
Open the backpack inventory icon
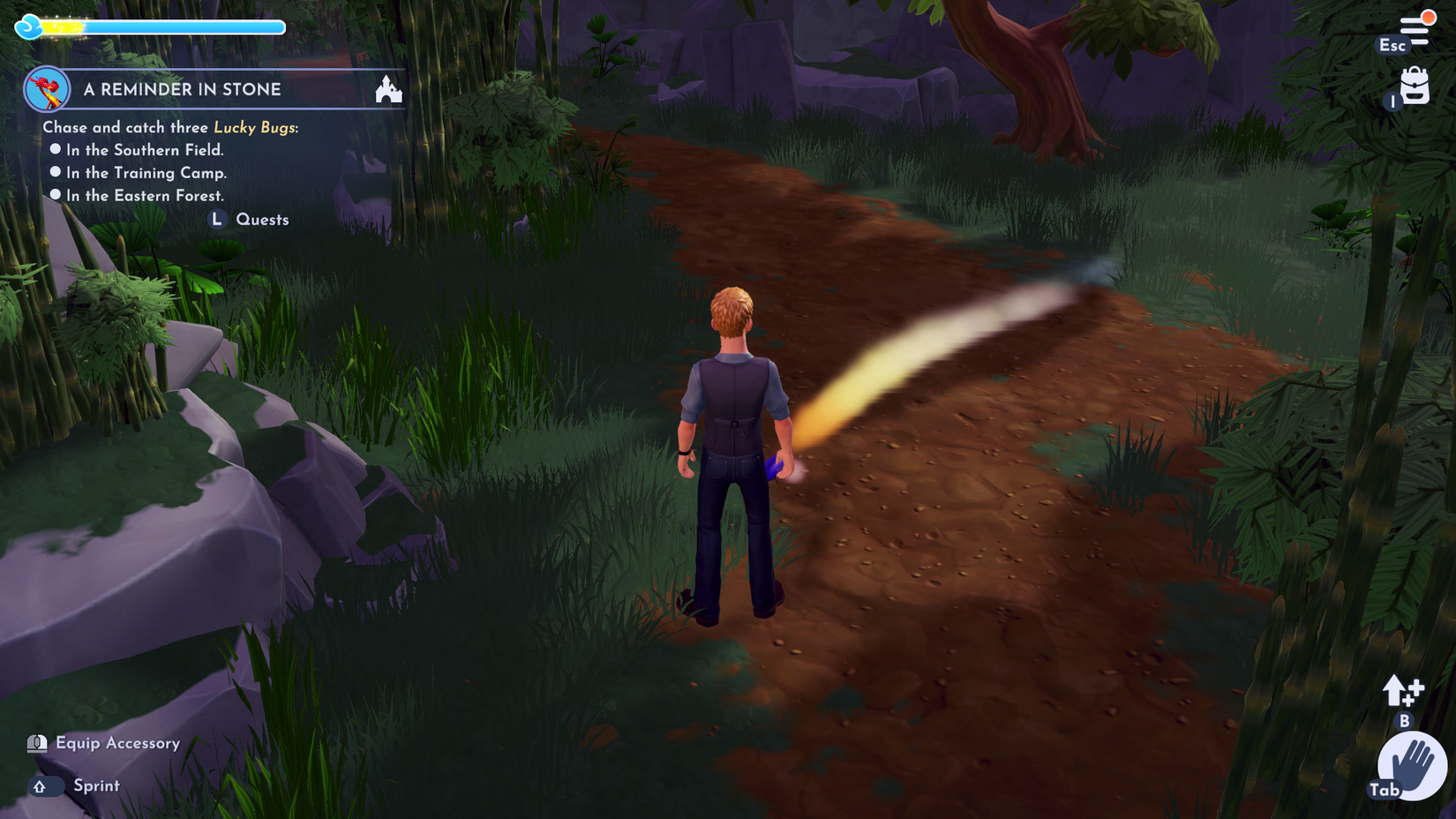[x=1415, y=87]
